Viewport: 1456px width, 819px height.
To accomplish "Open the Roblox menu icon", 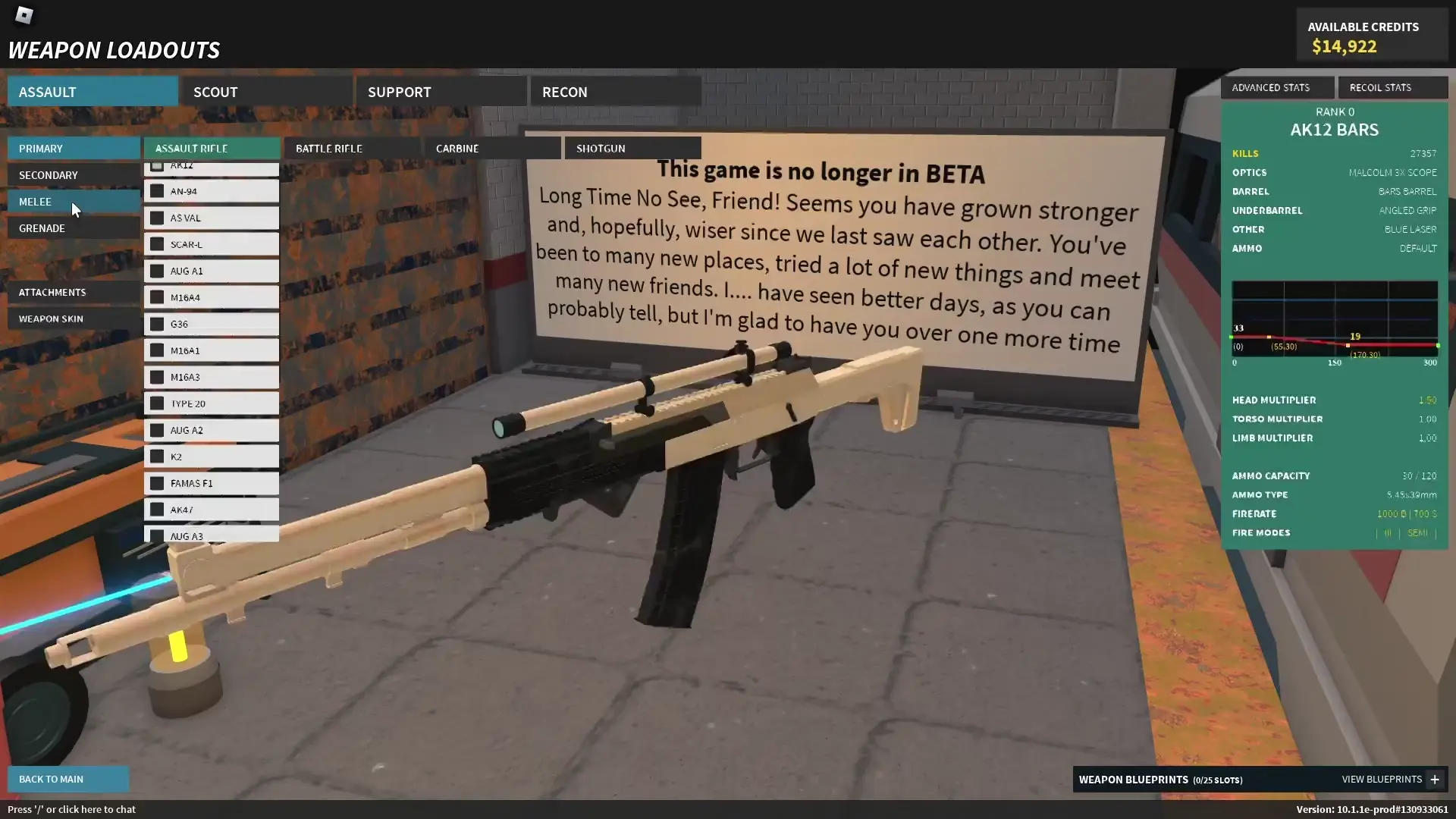I will point(24,15).
